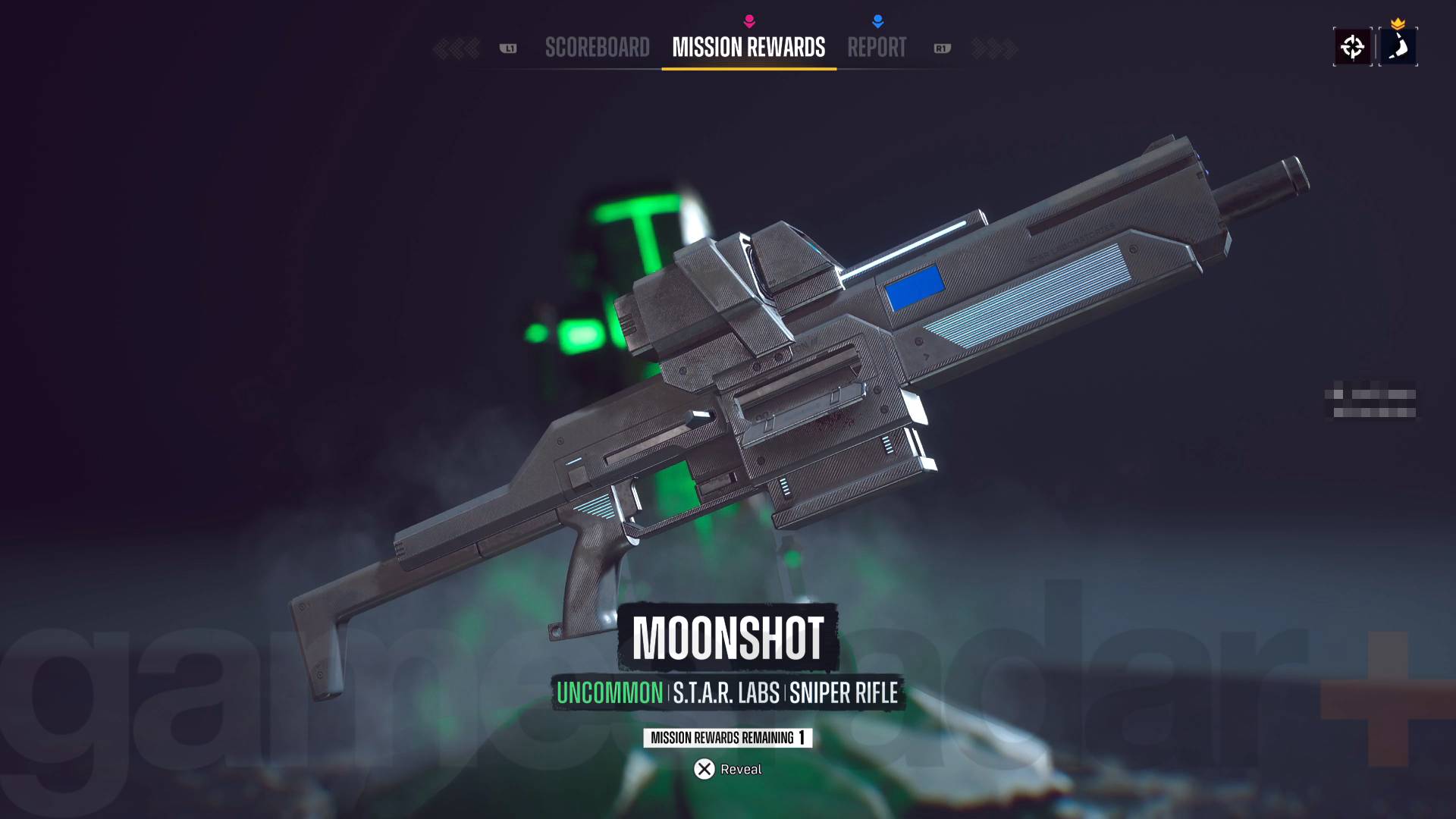Switch to the Scoreboard tab
Screen dimensions: 1456x819
(597, 48)
